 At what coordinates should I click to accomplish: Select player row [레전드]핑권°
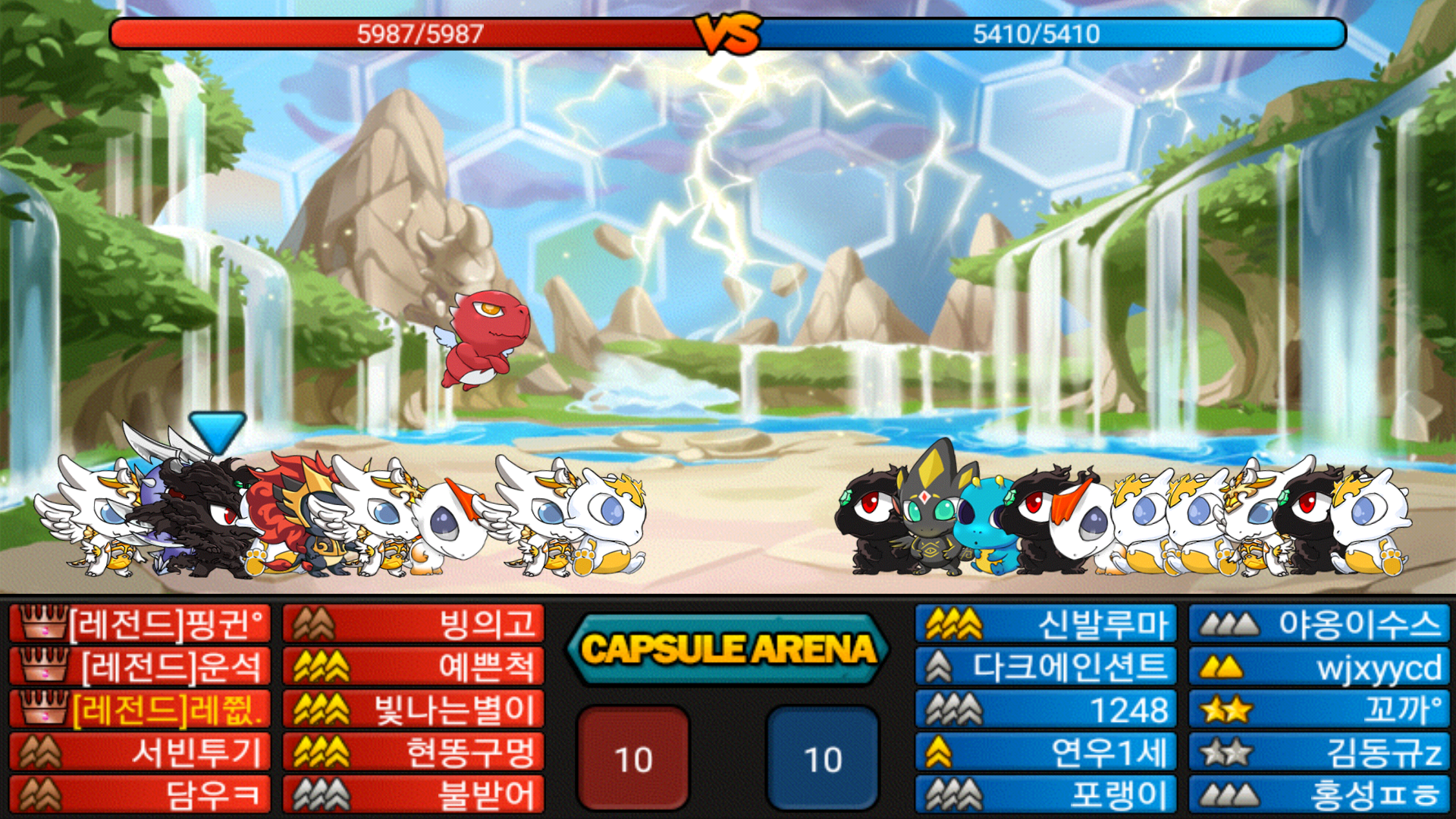(x=140, y=624)
